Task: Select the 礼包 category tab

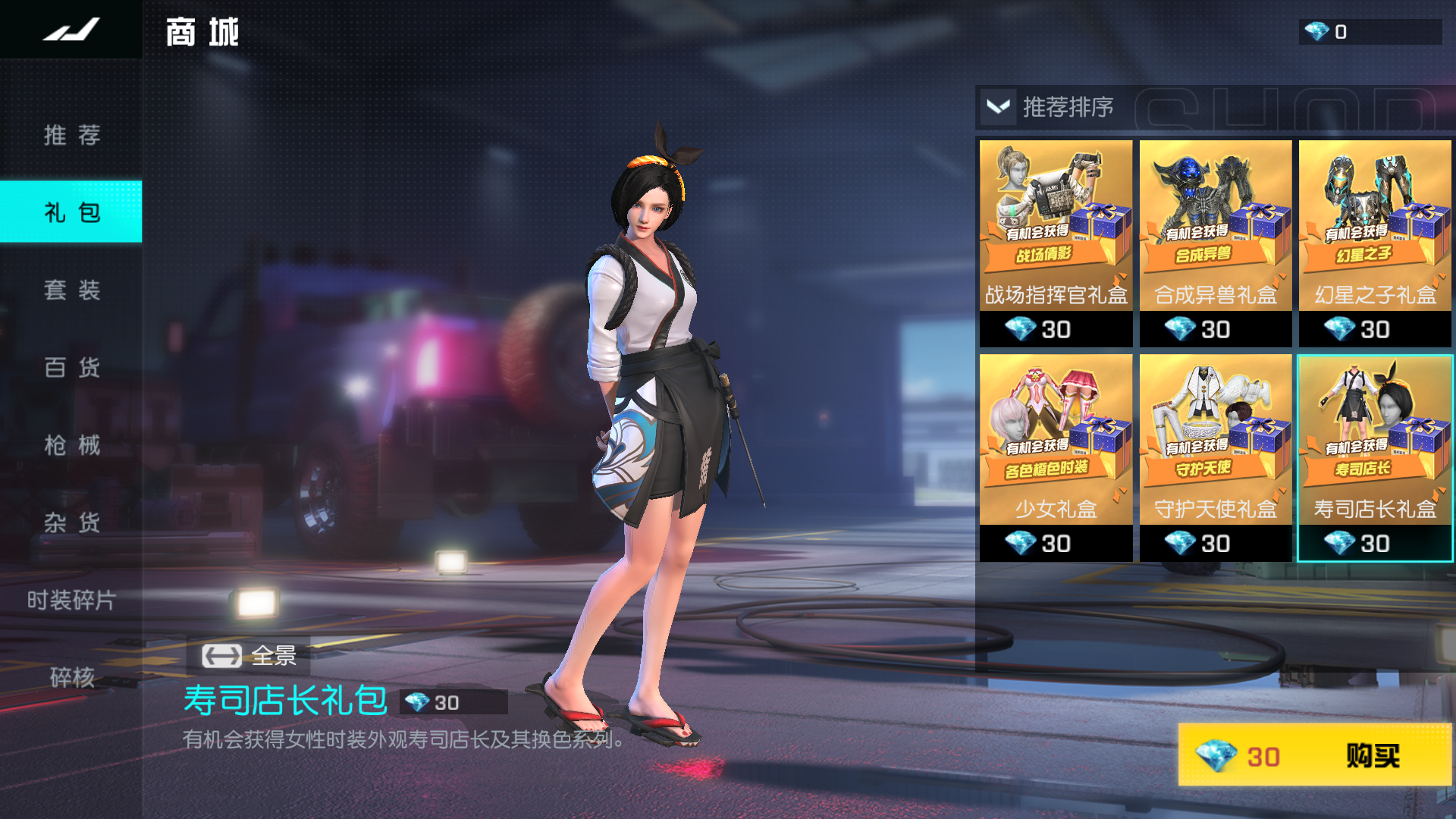Action: pyautogui.click(x=71, y=212)
